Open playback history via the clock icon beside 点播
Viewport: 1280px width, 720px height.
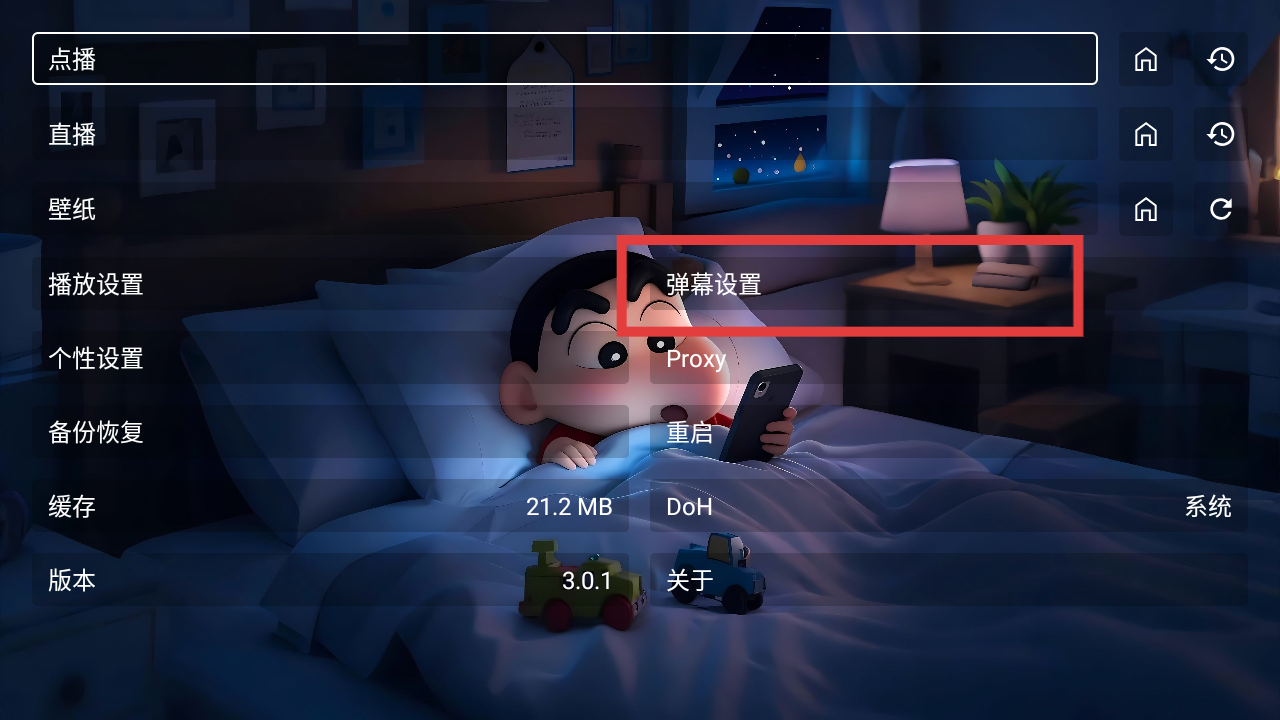coord(1220,59)
